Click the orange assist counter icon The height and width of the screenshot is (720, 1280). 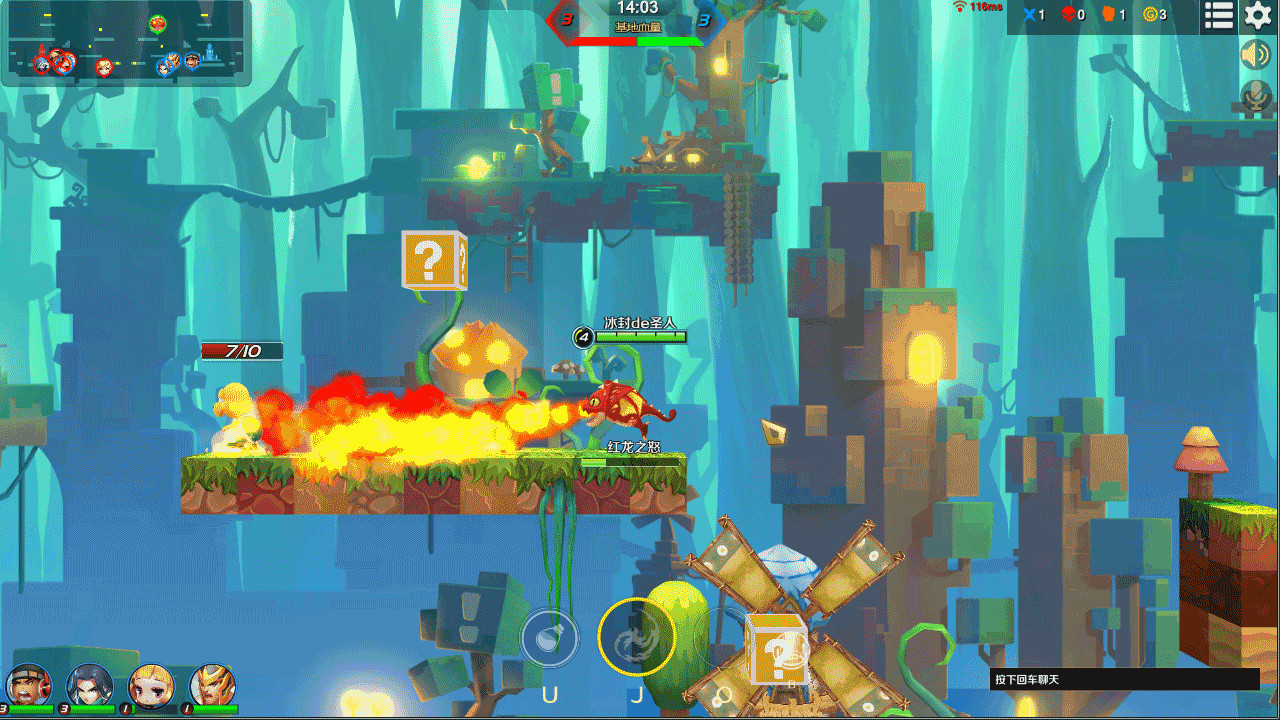coord(1107,15)
